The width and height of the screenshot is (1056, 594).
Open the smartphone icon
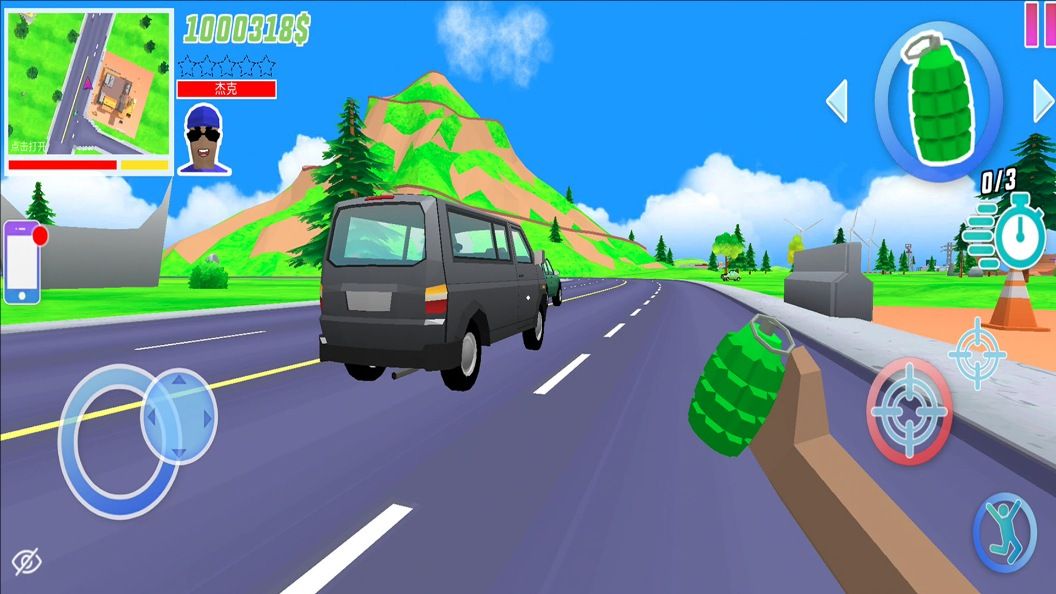tap(22, 262)
